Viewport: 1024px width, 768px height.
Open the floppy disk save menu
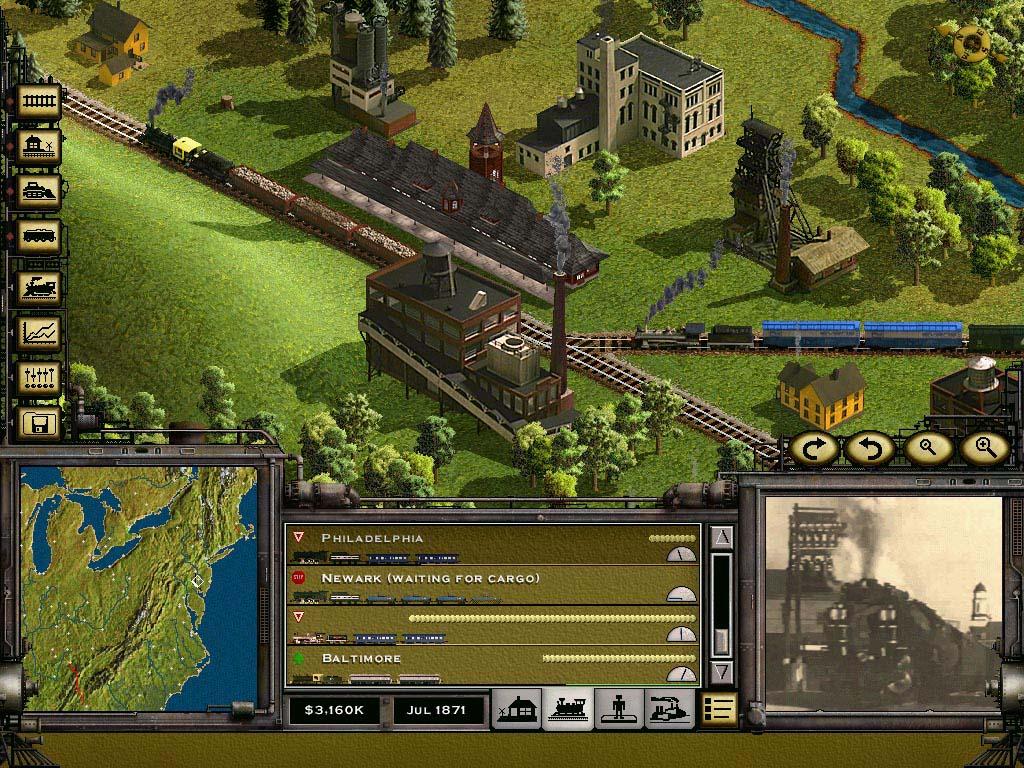point(40,423)
